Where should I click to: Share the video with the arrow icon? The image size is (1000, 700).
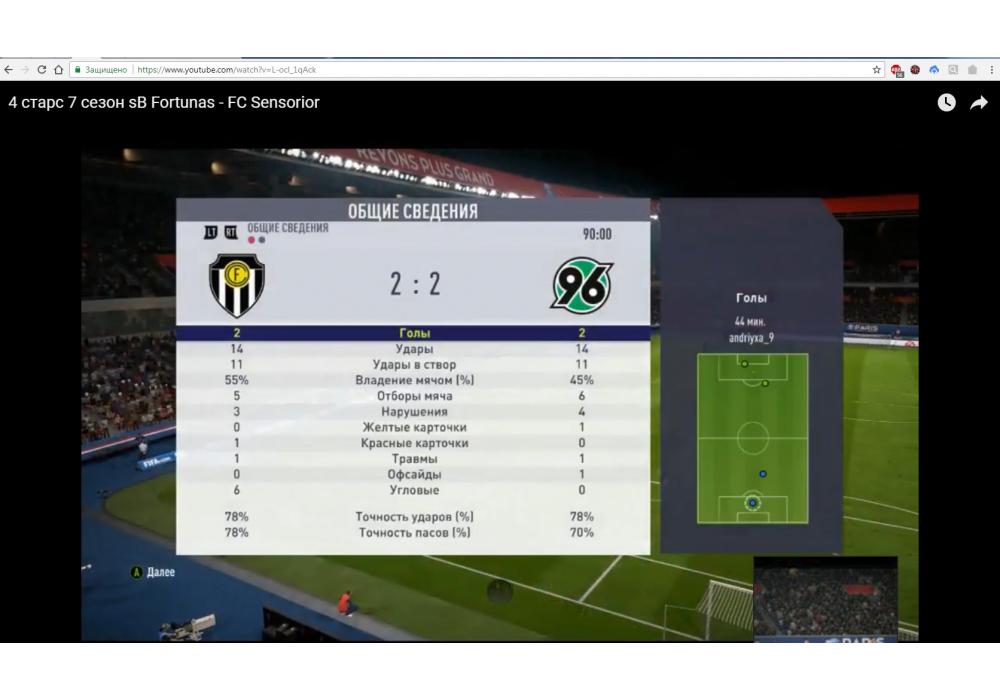click(979, 102)
